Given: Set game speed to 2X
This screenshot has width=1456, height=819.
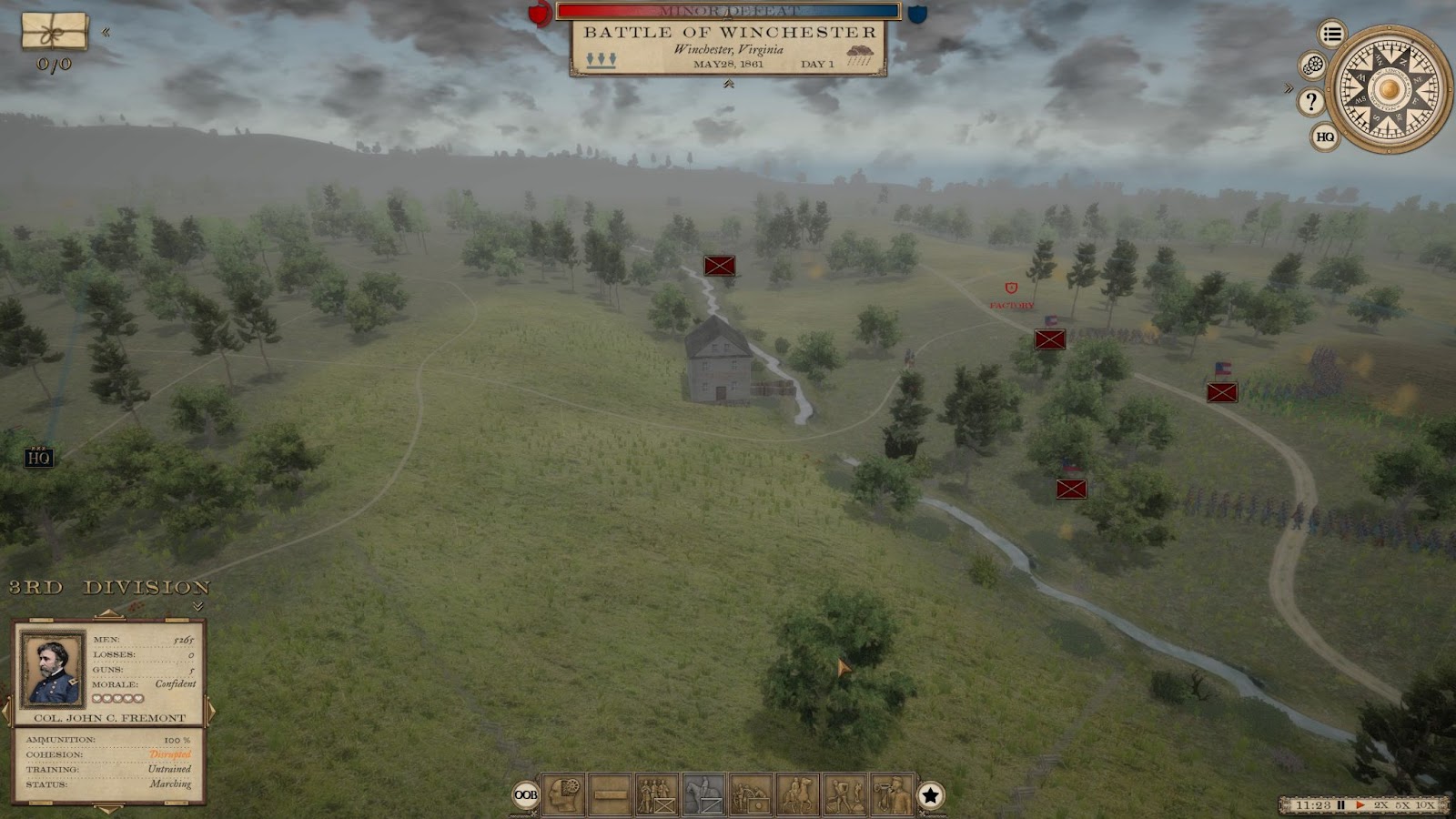Looking at the screenshot, I should (x=1381, y=805).
